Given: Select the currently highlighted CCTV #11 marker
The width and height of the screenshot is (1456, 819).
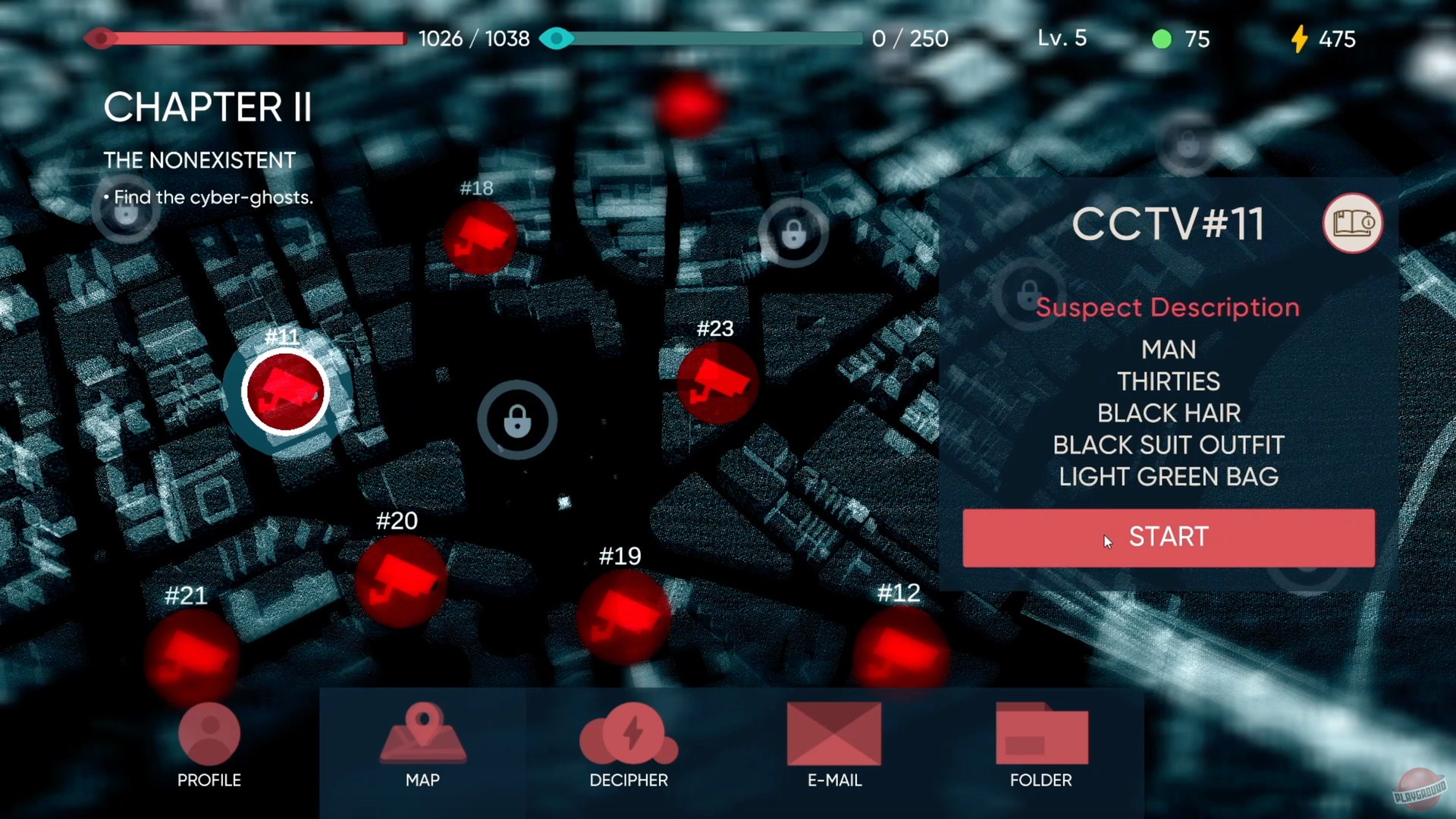Looking at the screenshot, I should [x=284, y=391].
